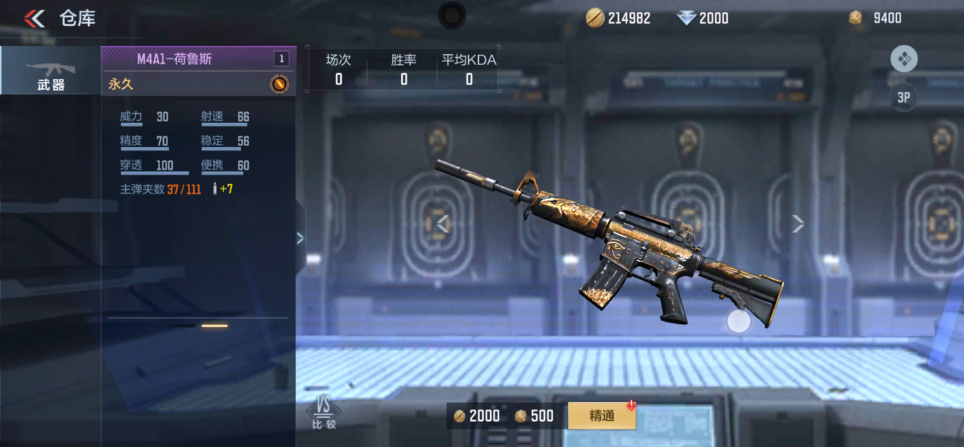Show the previous weapon with the left arrow
This screenshot has width=964, height=447.
[x=444, y=224]
